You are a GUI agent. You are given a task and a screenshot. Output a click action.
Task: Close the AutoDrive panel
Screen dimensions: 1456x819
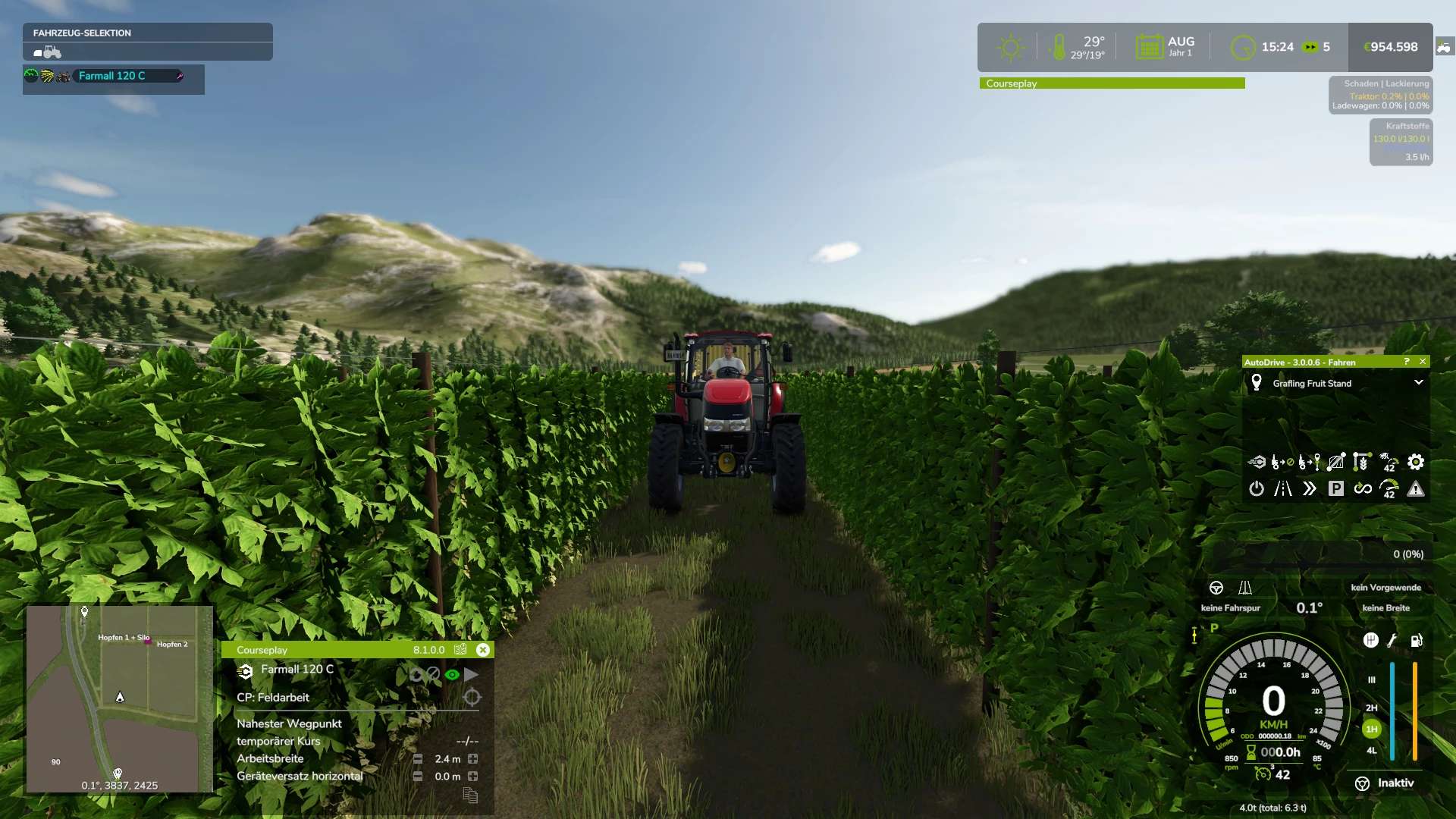pyautogui.click(x=1423, y=362)
